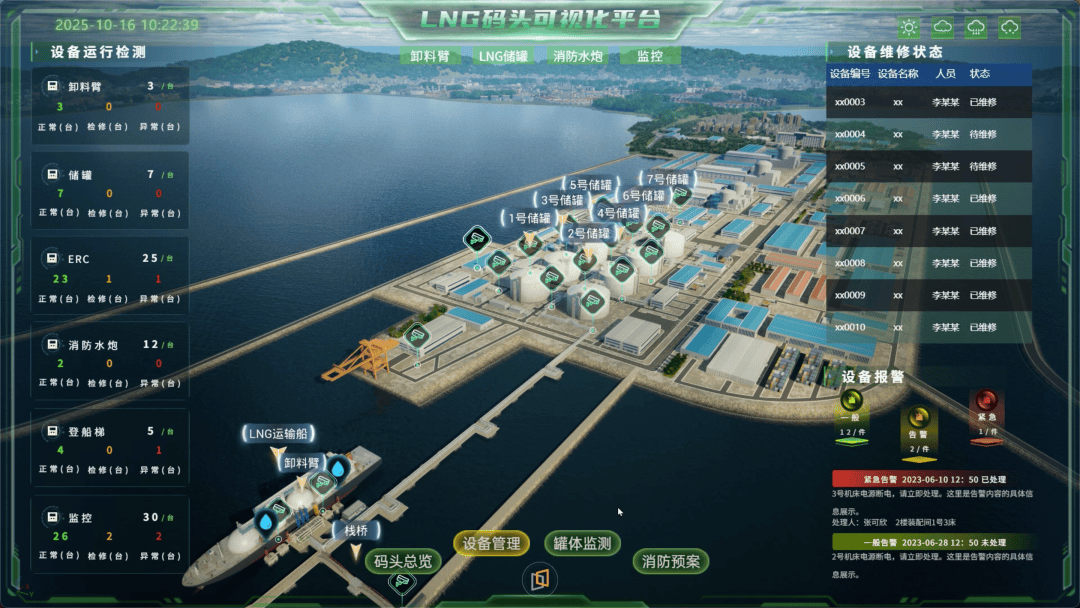Show the 监控 tab at the top
This screenshot has height=608, width=1080.
(x=650, y=56)
